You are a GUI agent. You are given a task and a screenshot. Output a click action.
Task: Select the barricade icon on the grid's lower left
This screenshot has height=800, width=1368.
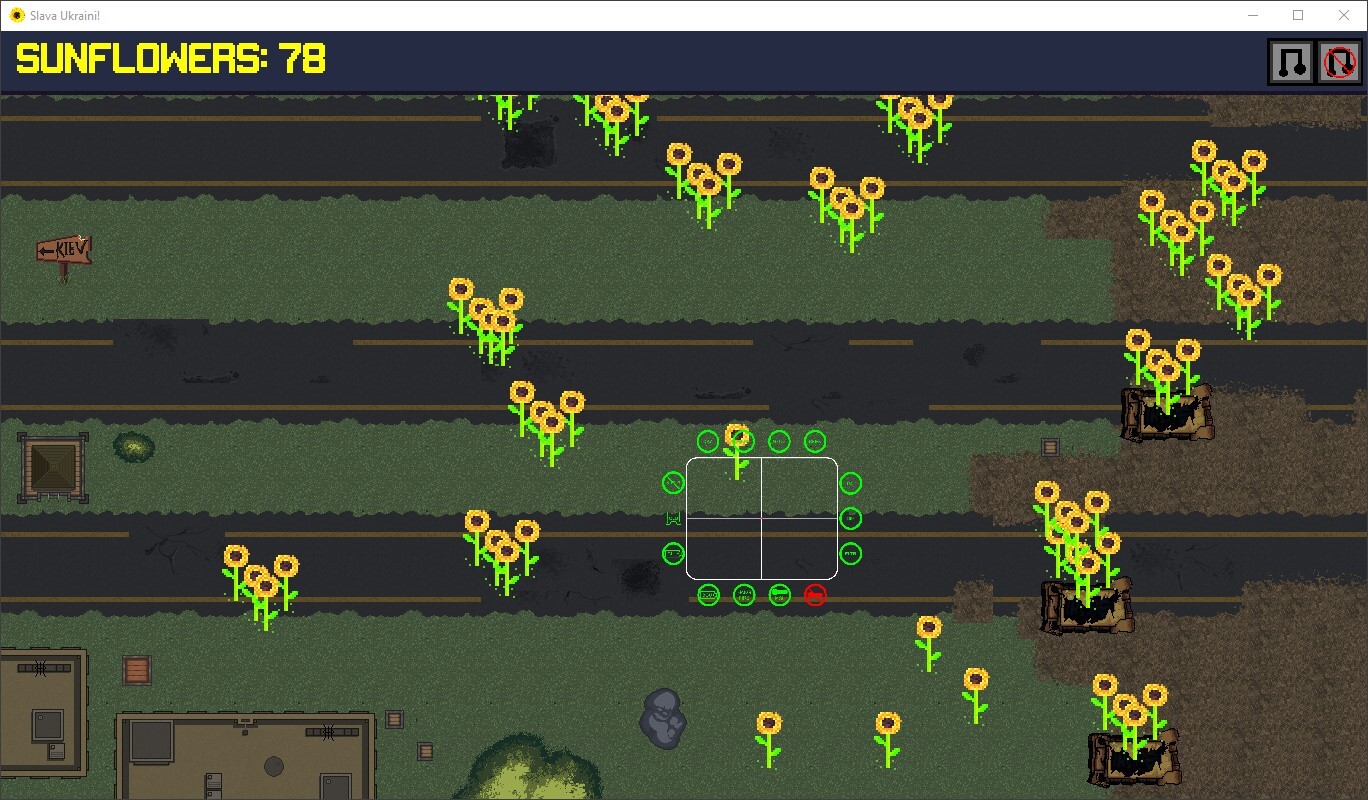tap(673, 553)
